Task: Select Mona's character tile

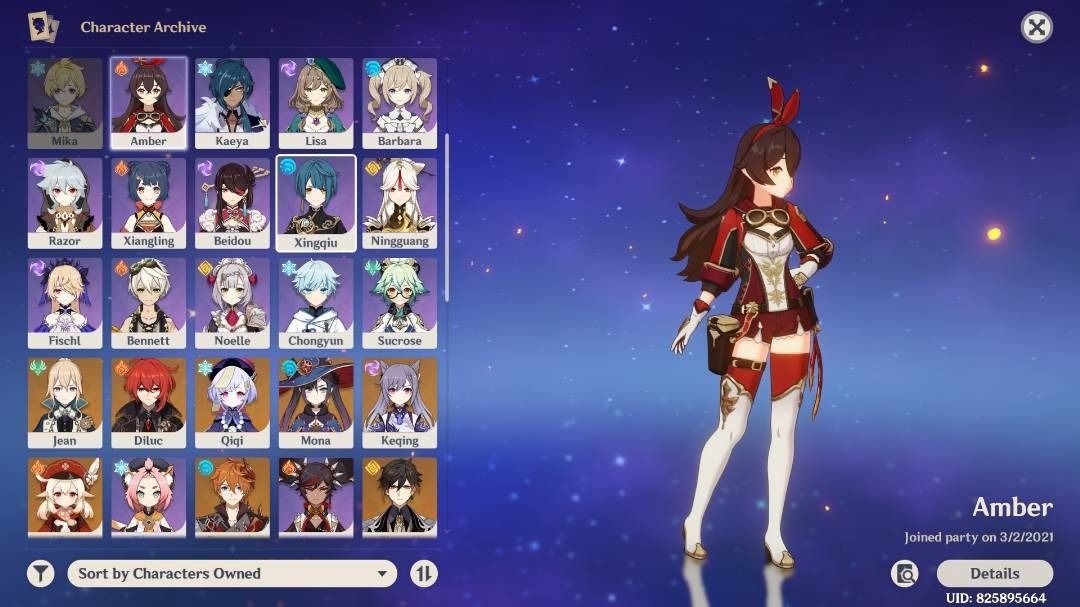Action: point(316,402)
